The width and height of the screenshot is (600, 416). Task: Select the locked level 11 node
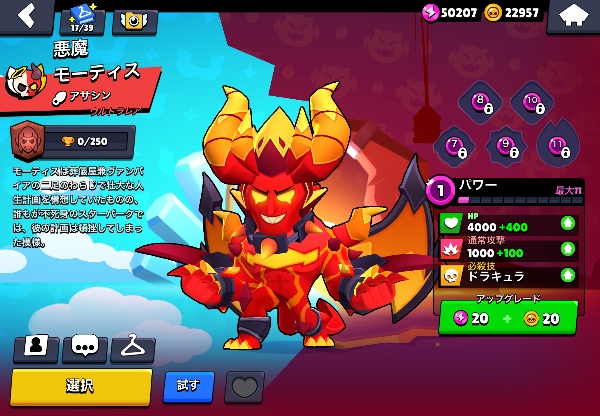558,146
